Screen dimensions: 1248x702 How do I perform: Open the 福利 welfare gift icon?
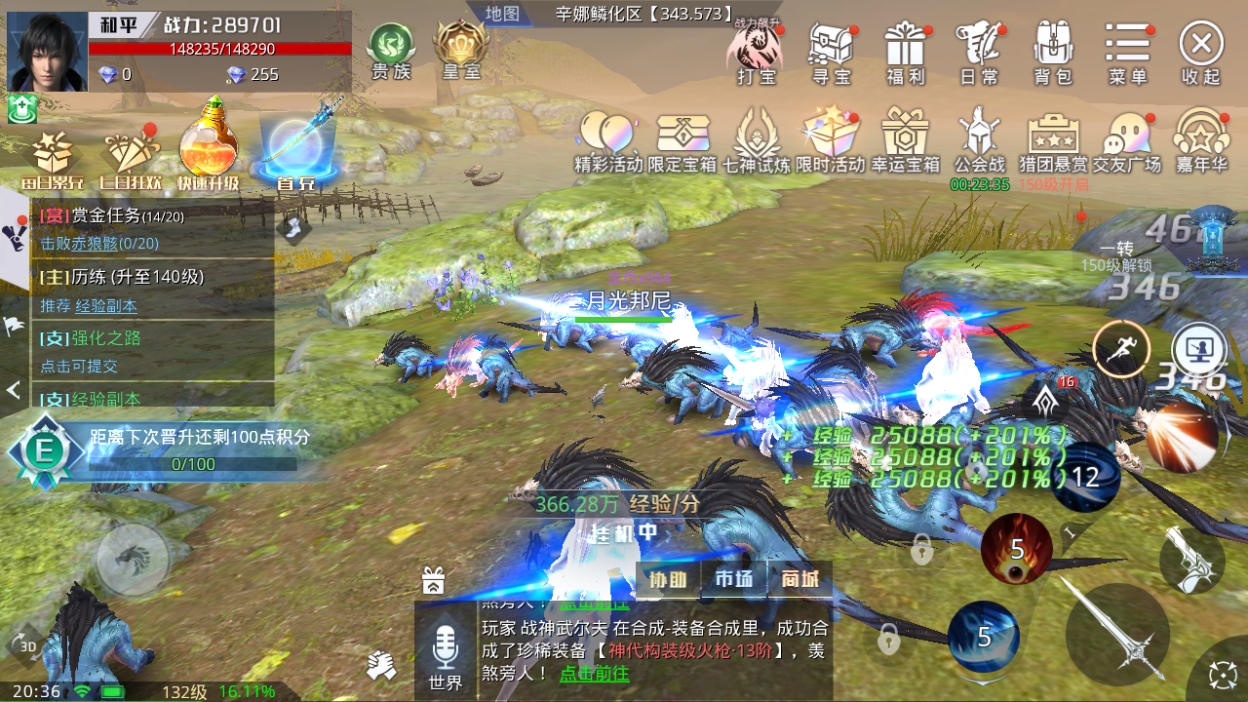point(905,52)
